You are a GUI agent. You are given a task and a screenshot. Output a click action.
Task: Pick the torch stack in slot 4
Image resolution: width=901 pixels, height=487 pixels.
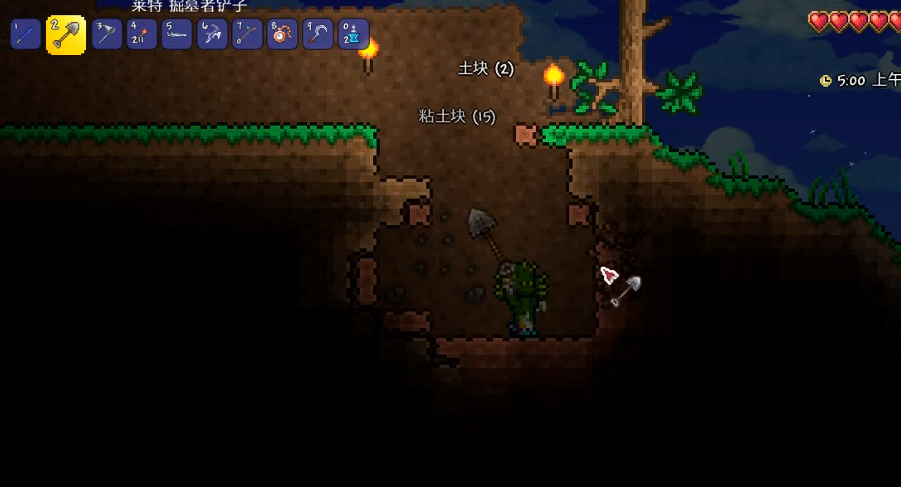142,34
